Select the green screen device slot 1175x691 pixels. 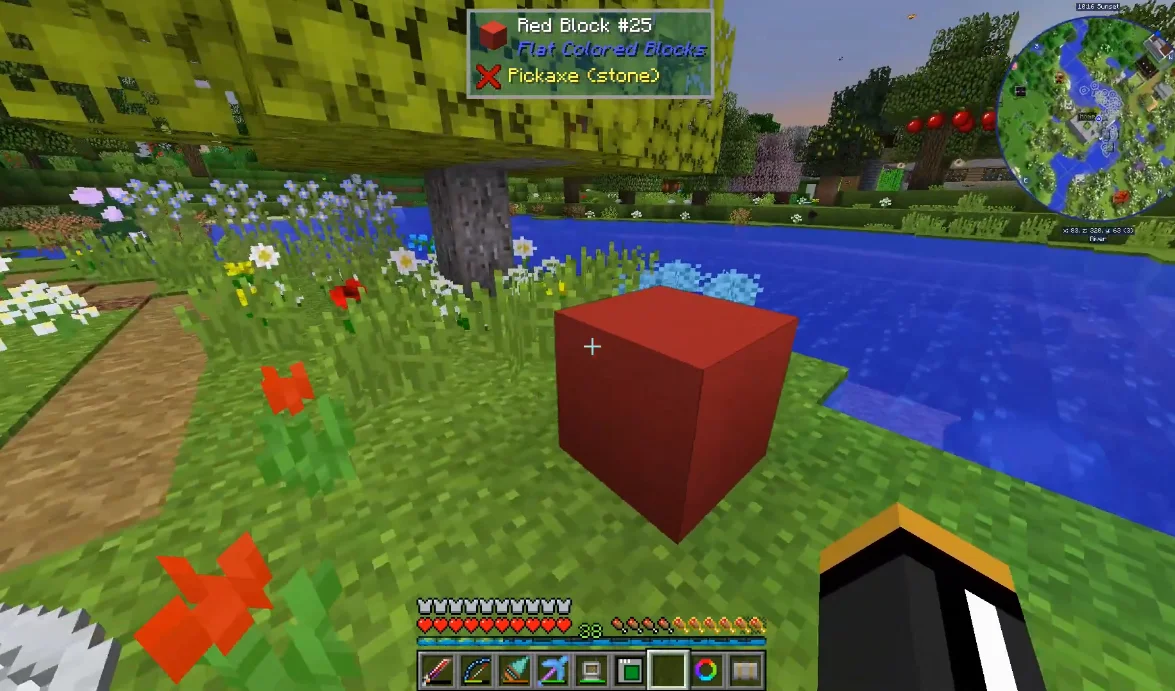629,669
